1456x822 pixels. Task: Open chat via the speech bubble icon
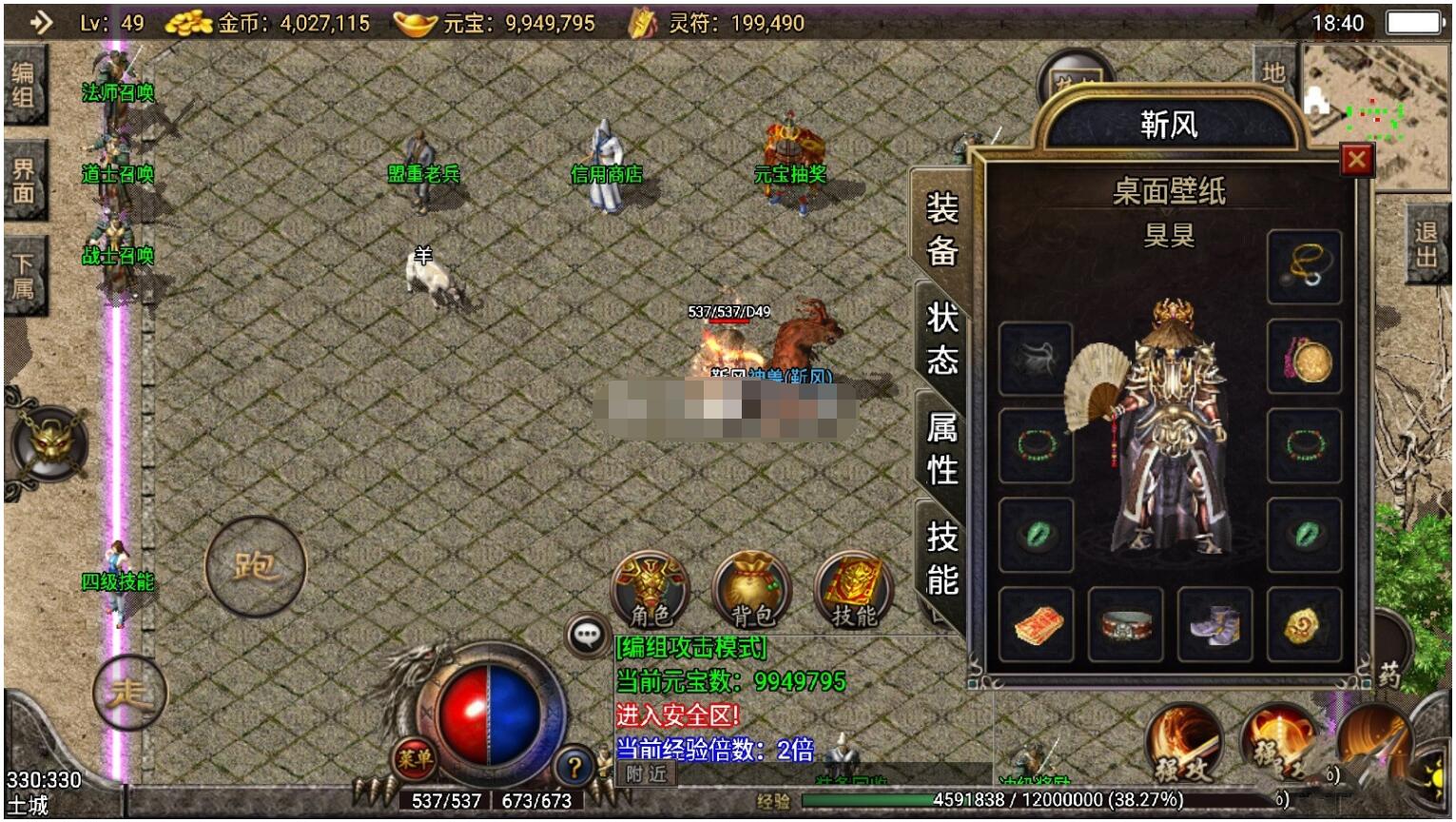tap(588, 633)
